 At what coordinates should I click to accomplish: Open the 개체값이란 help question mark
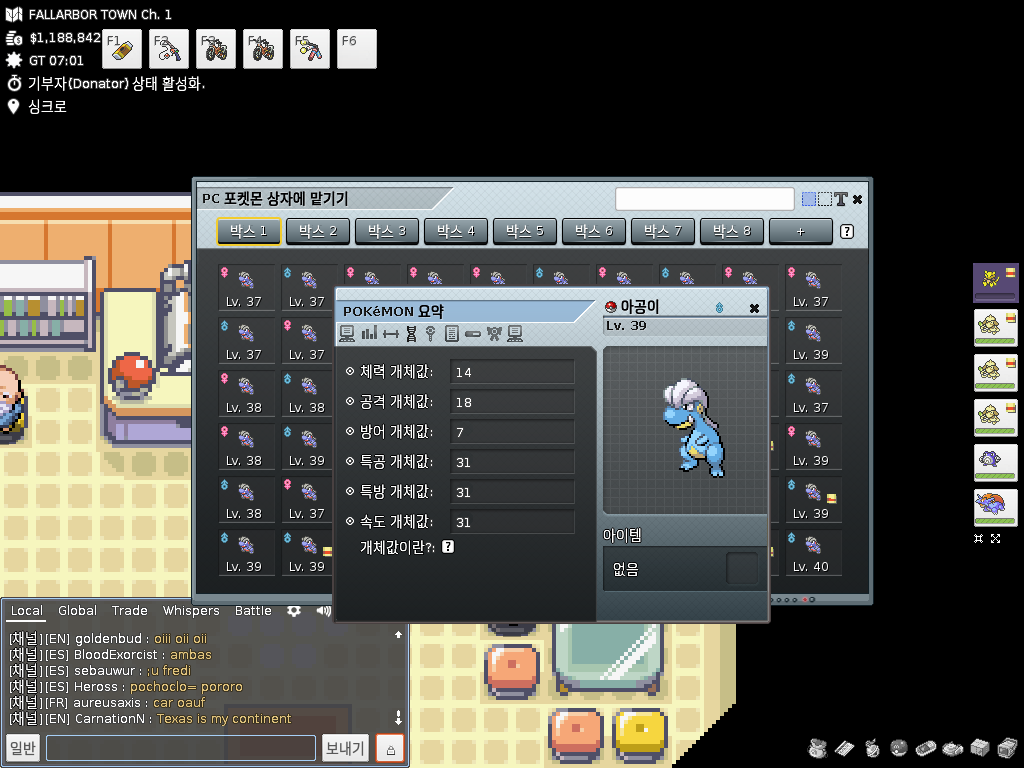tap(448, 547)
